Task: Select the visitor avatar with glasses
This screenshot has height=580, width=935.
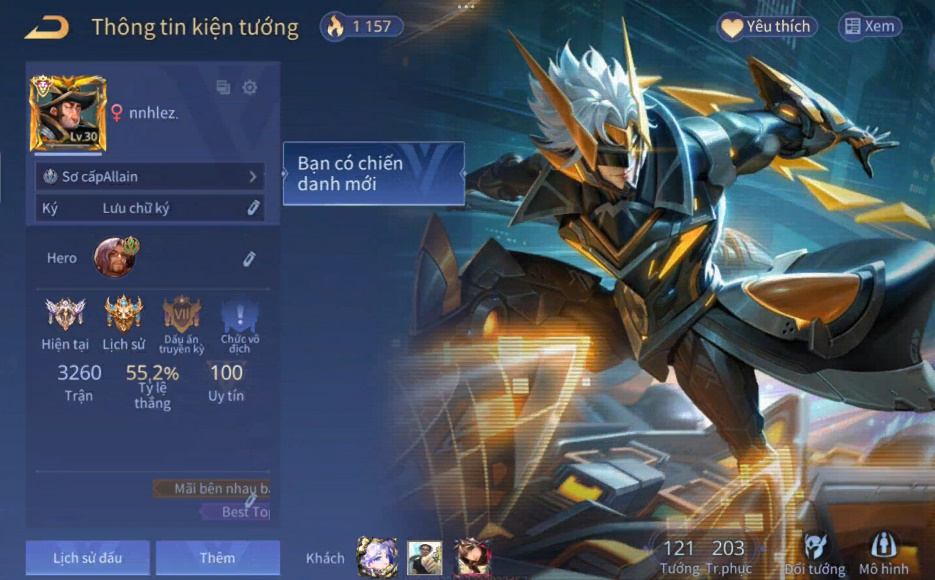Action: (x=424, y=557)
